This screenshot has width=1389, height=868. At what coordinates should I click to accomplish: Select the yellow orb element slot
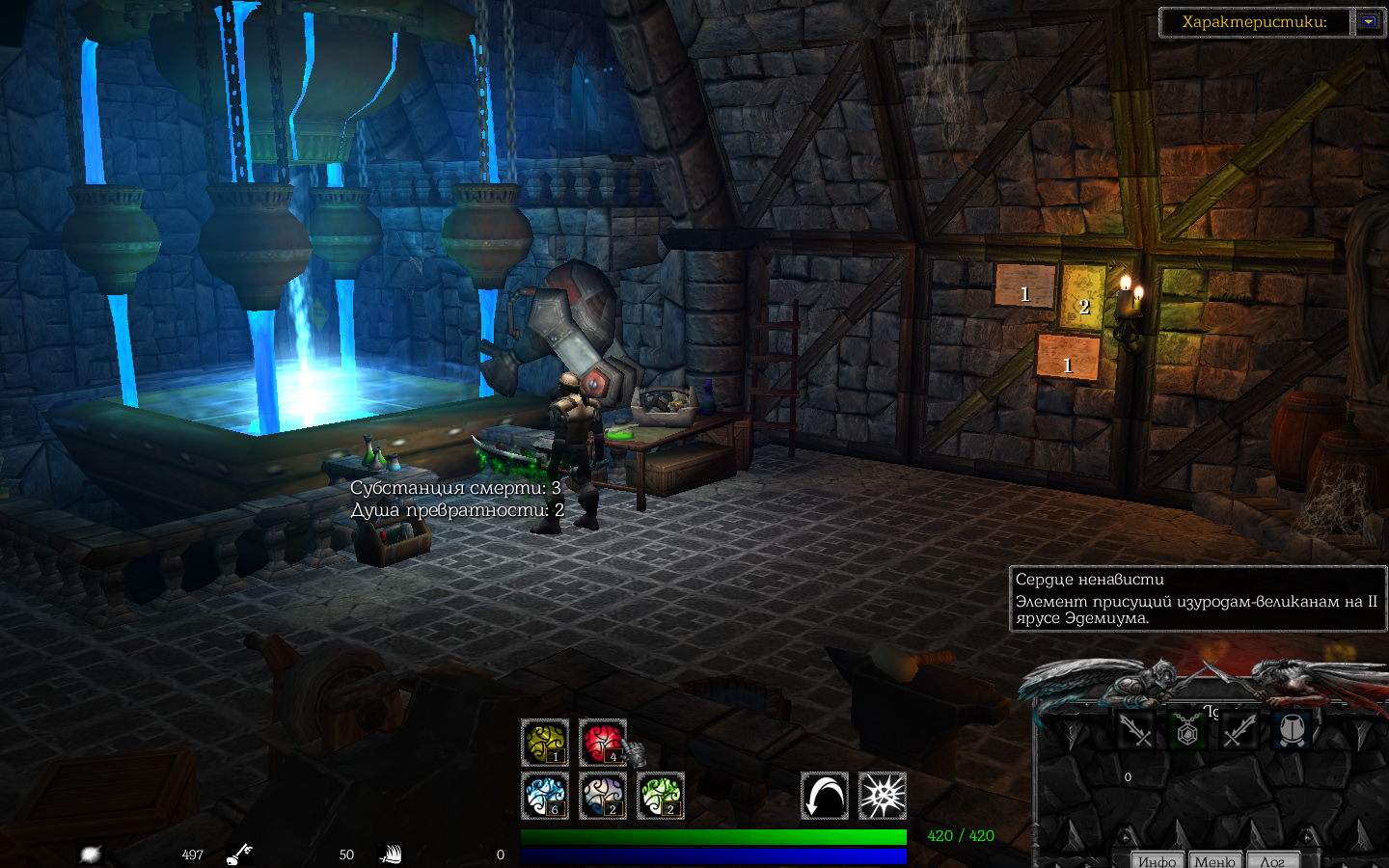(545, 743)
